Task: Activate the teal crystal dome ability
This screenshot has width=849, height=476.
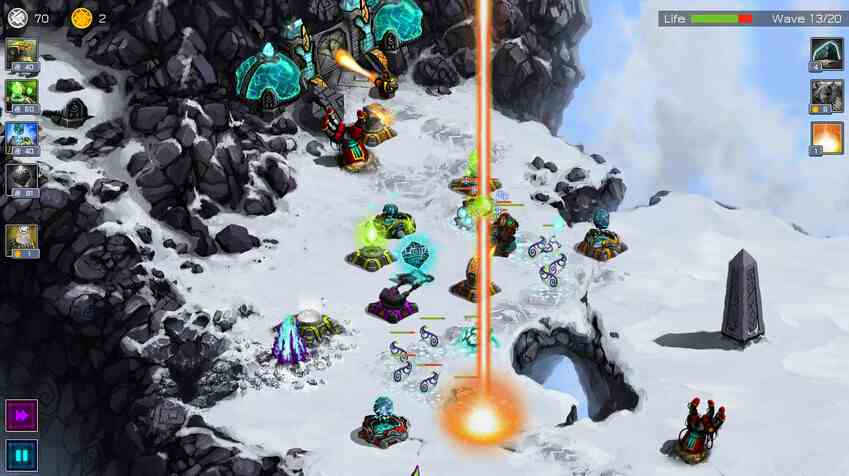Action: point(826,54)
